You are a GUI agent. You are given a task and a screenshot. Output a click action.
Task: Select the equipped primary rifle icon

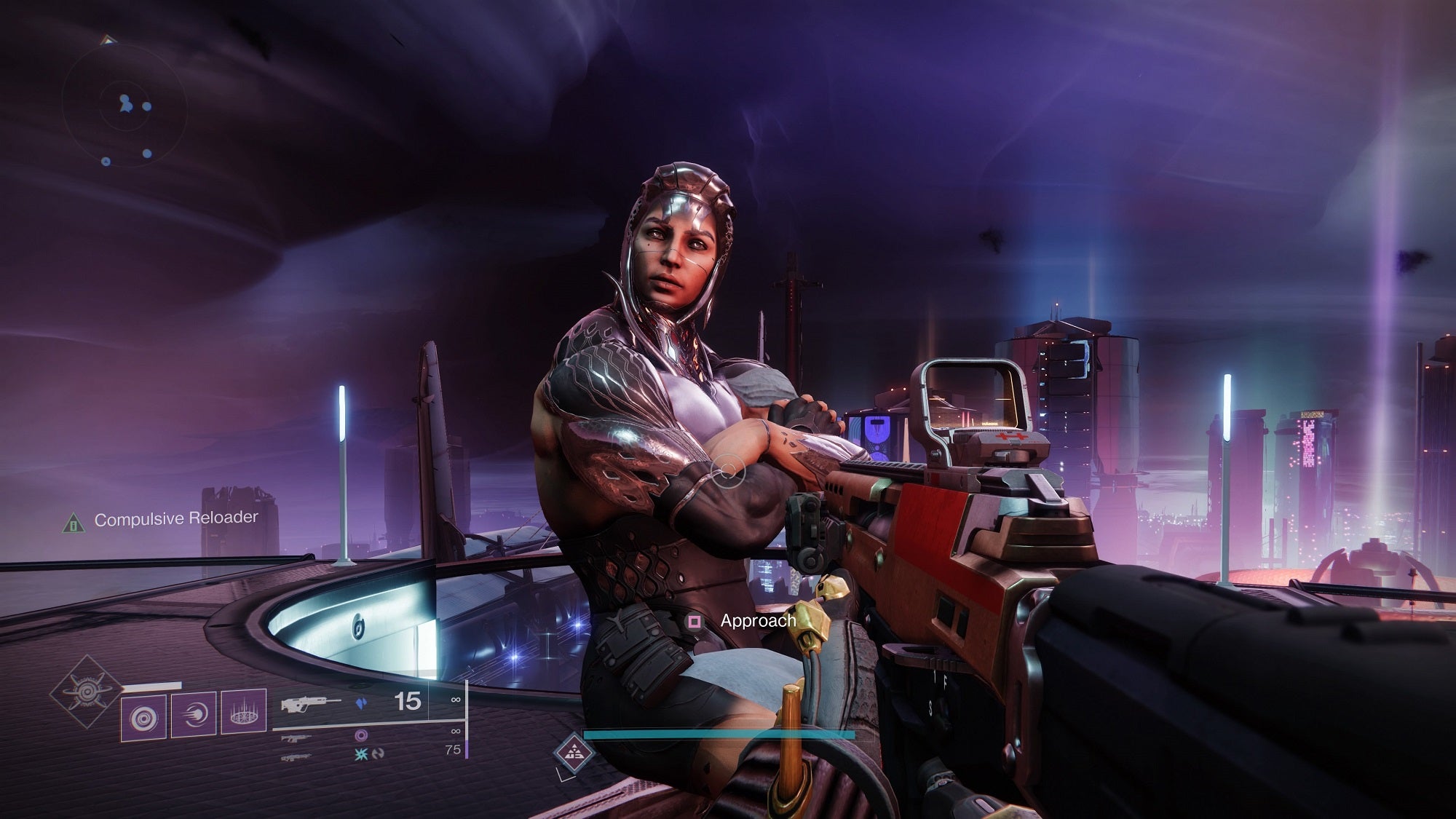coord(311,704)
